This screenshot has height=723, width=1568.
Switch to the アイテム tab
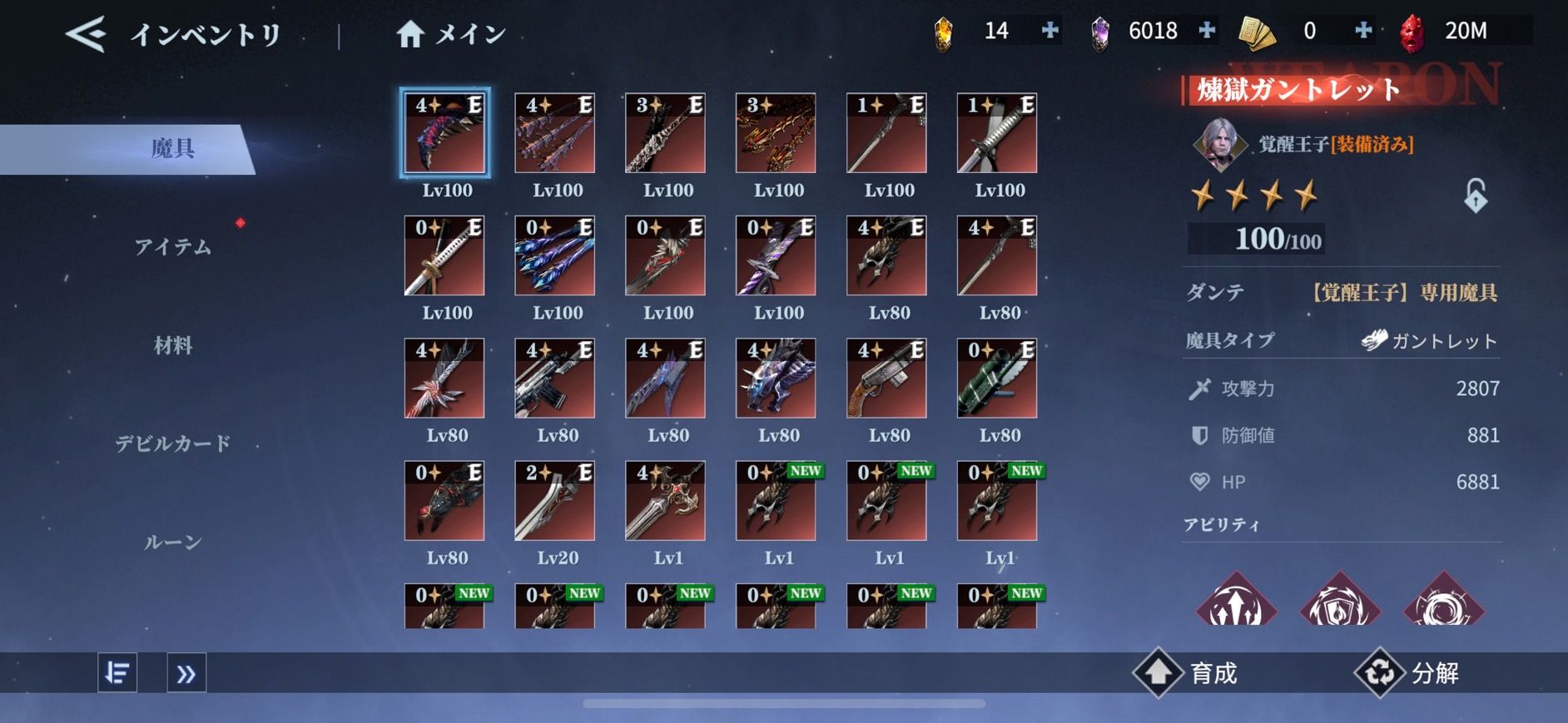173,247
